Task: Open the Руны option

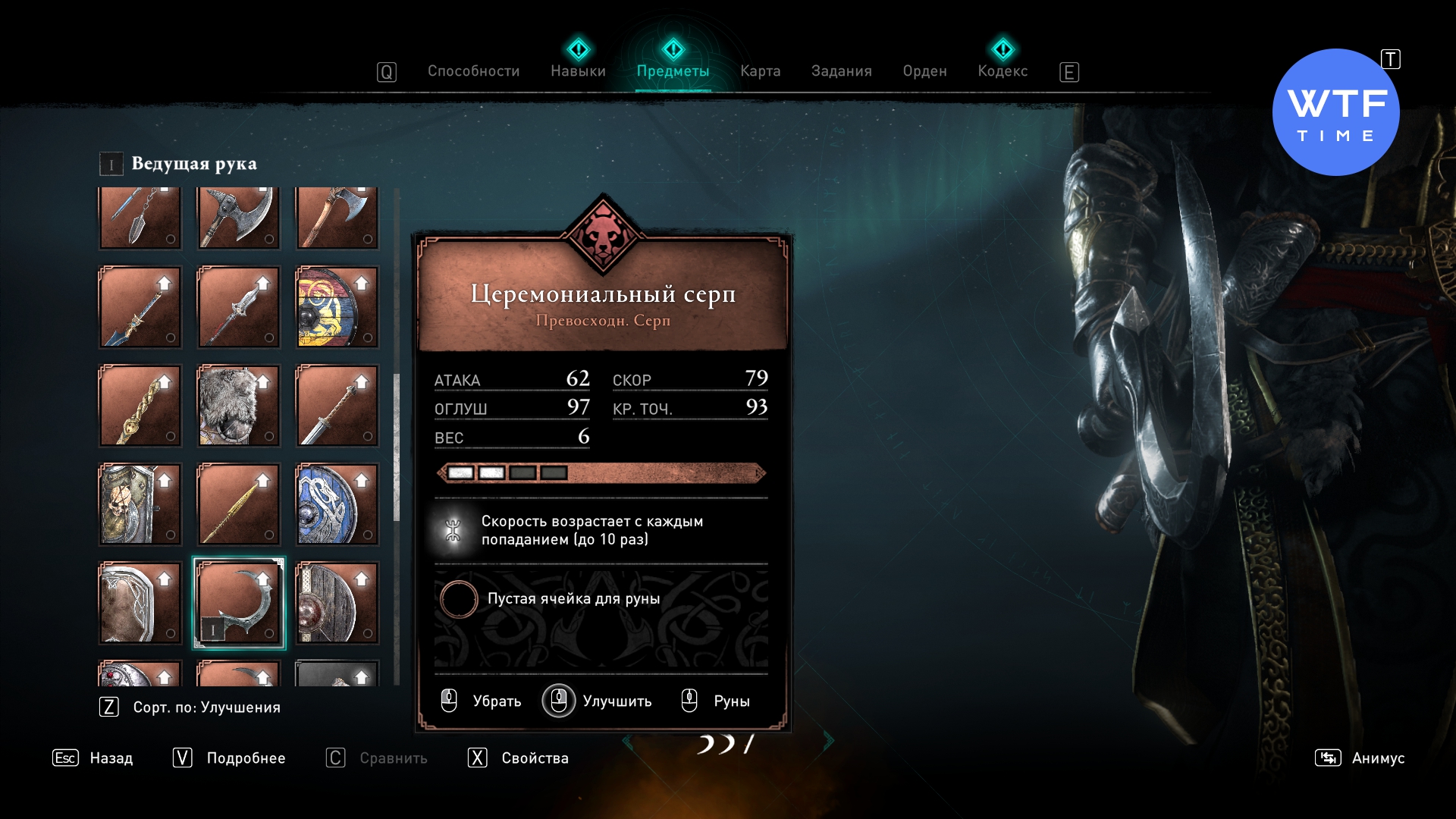Action: pyautogui.click(x=730, y=701)
